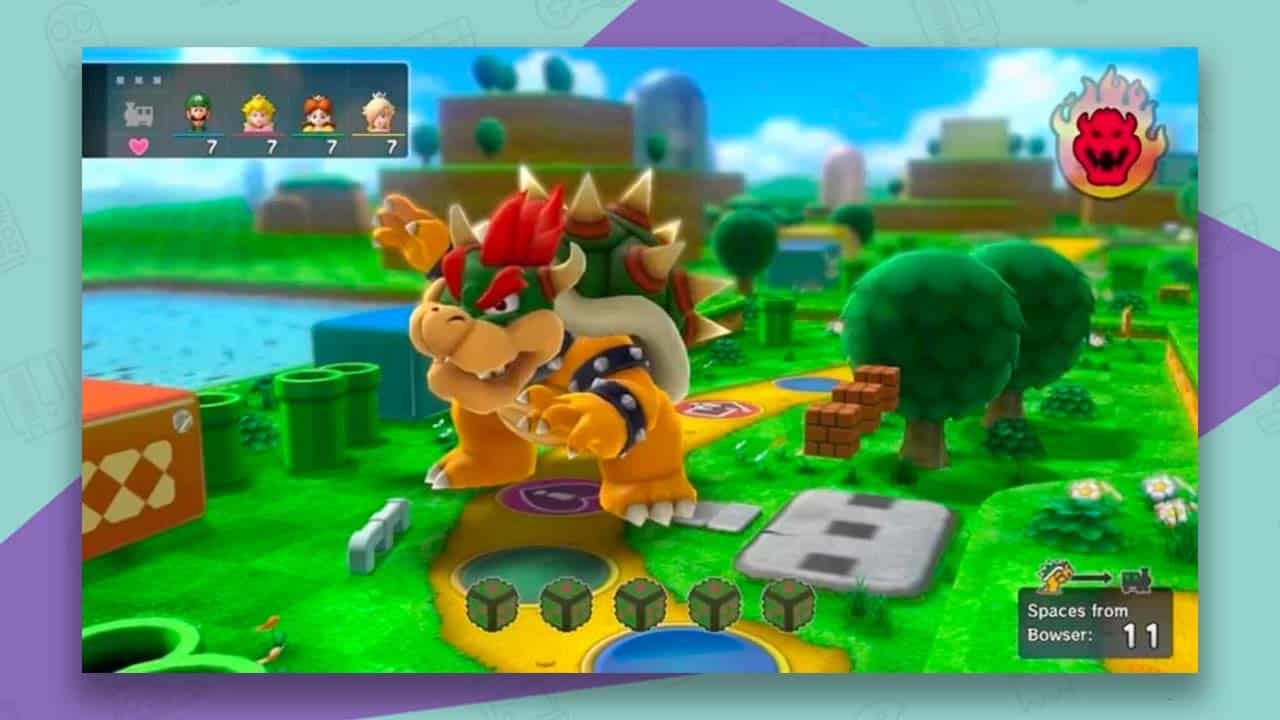
Task: Click the small train icon near the arrow
Action: point(1136,580)
